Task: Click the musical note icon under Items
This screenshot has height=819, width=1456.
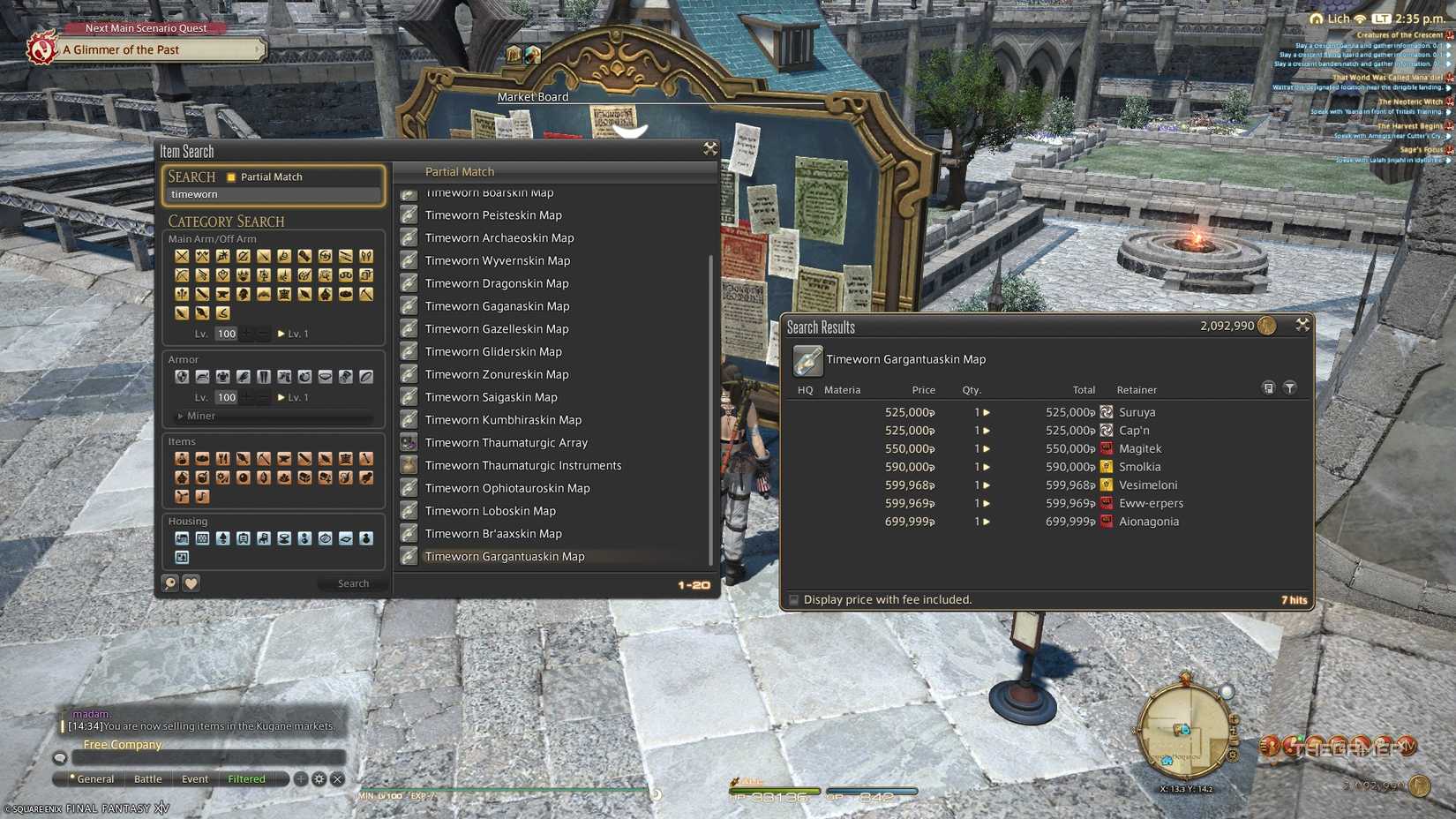Action: [x=202, y=497]
